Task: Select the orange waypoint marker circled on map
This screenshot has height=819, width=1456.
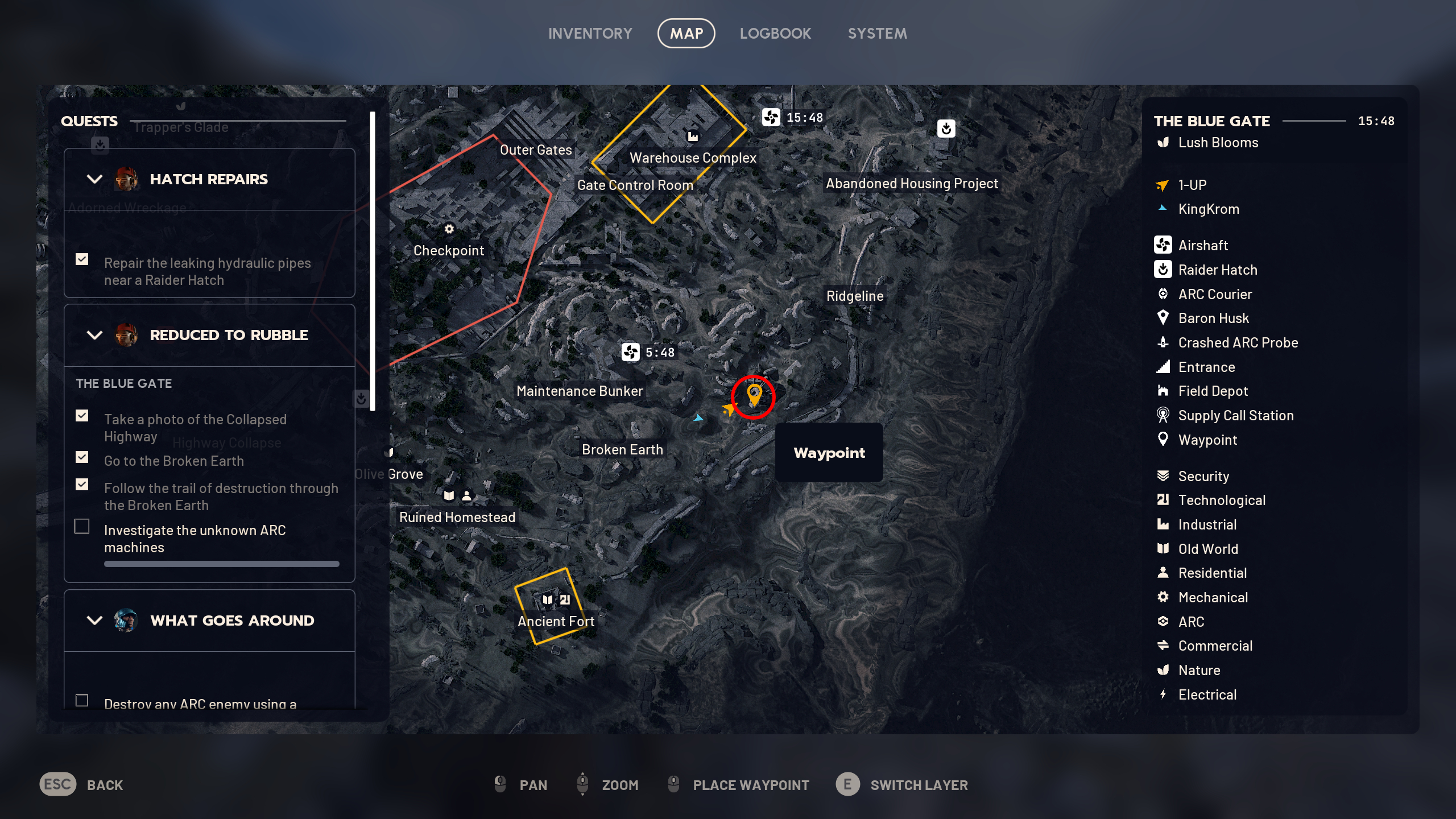Action: (755, 394)
